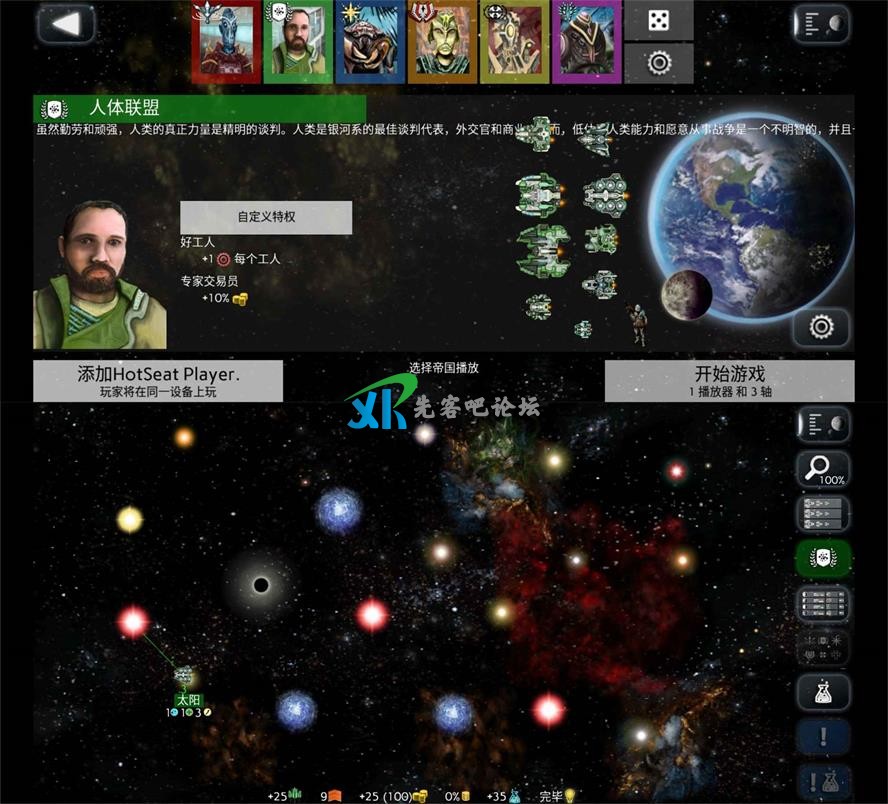Image resolution: width=888 pixels, height=804 pixels.
Task: Open the empire stats table button
Action: point(823,604)
